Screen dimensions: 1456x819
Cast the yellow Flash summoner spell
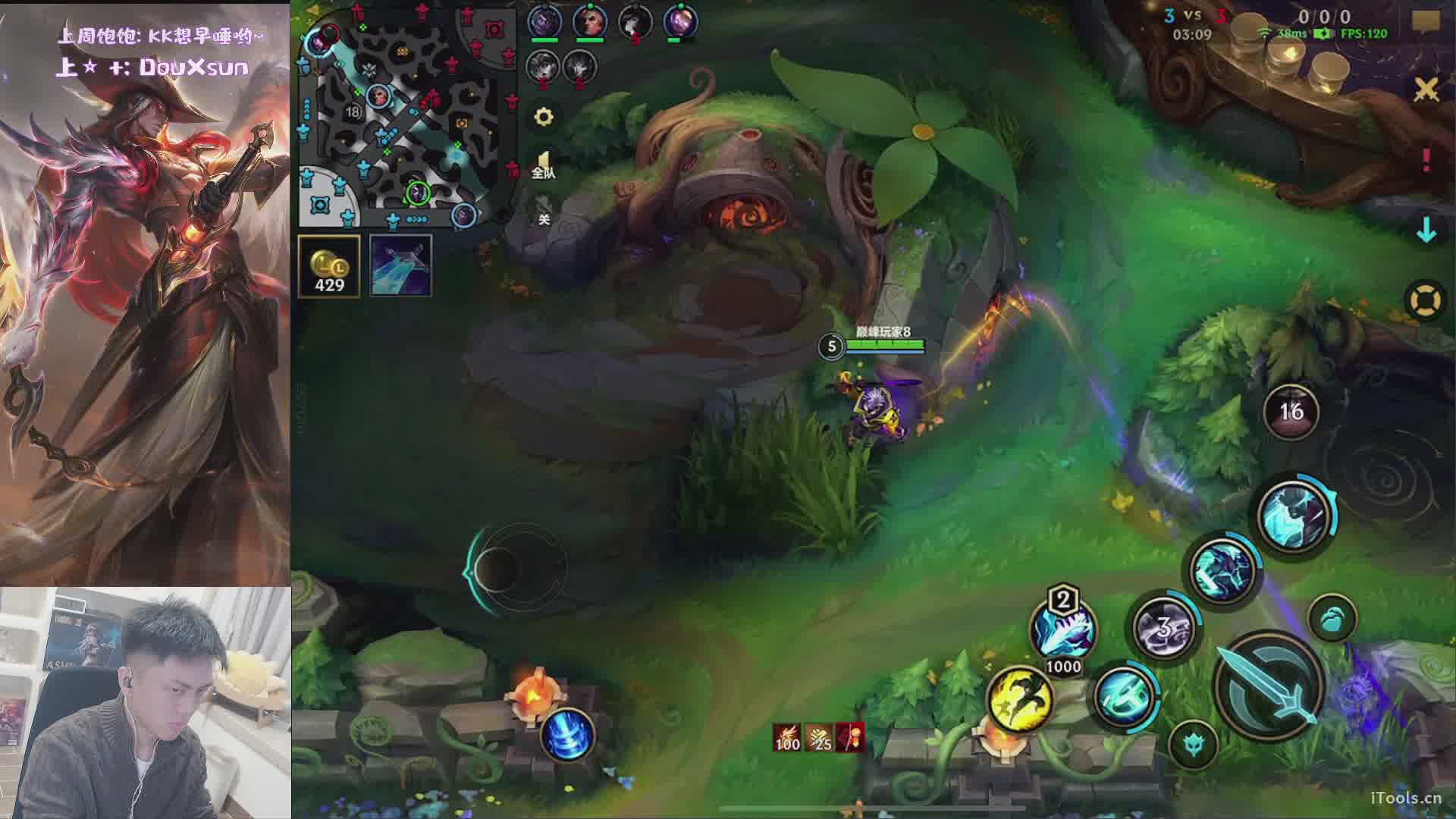1020,699
